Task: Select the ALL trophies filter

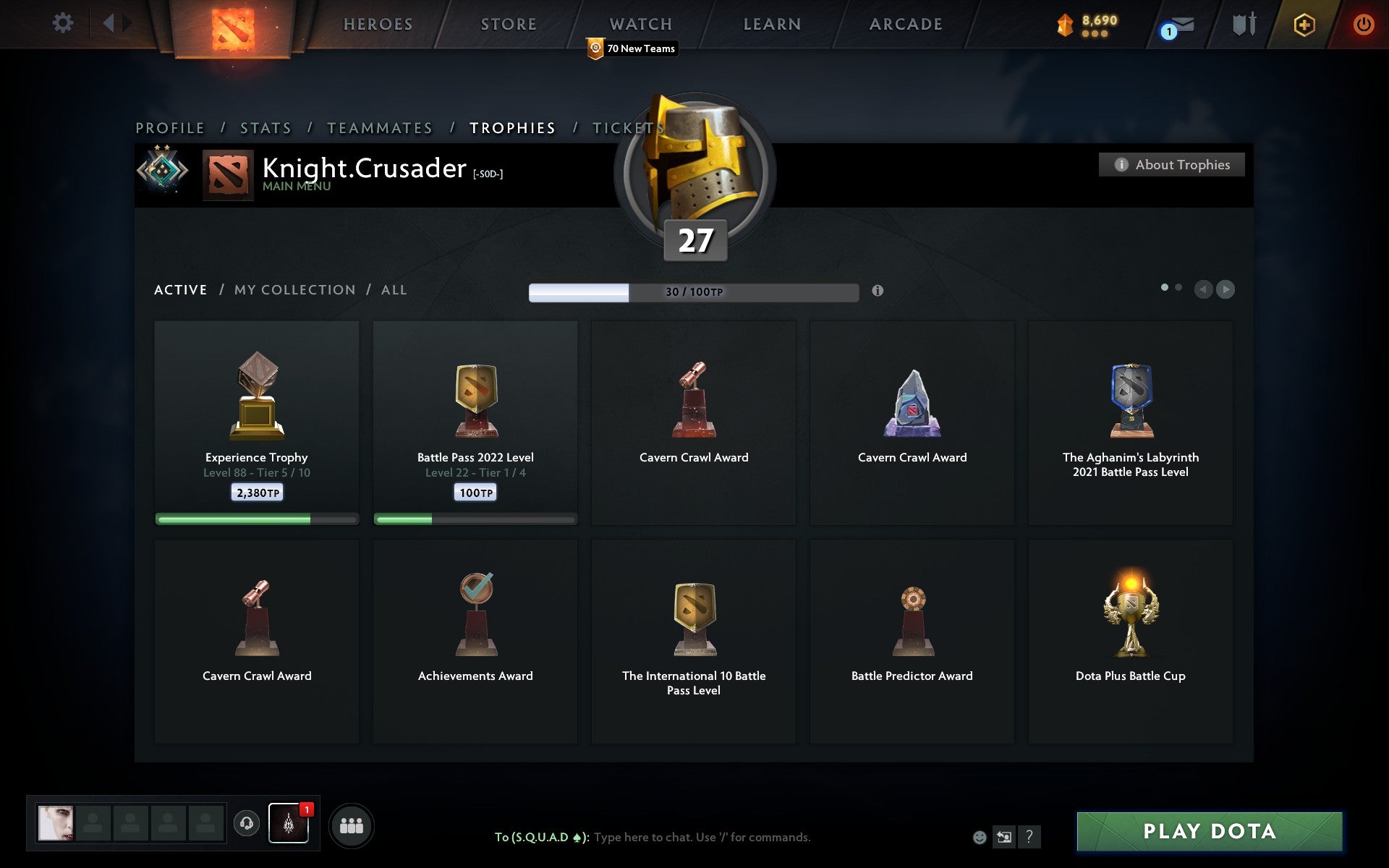Action: (394, 289)
